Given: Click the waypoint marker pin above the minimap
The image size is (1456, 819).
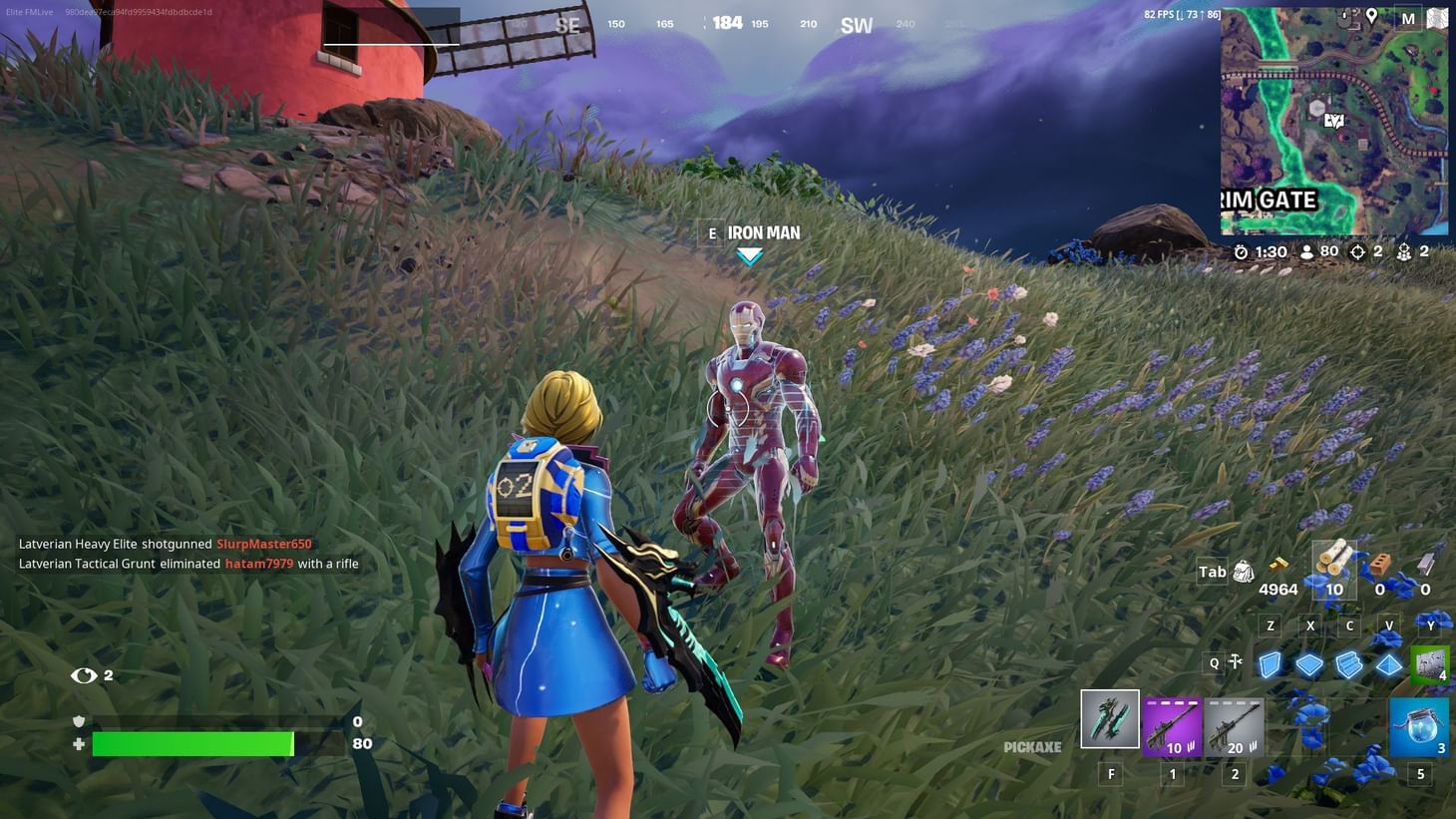Looking at the screenshot, I should 1372,15.
